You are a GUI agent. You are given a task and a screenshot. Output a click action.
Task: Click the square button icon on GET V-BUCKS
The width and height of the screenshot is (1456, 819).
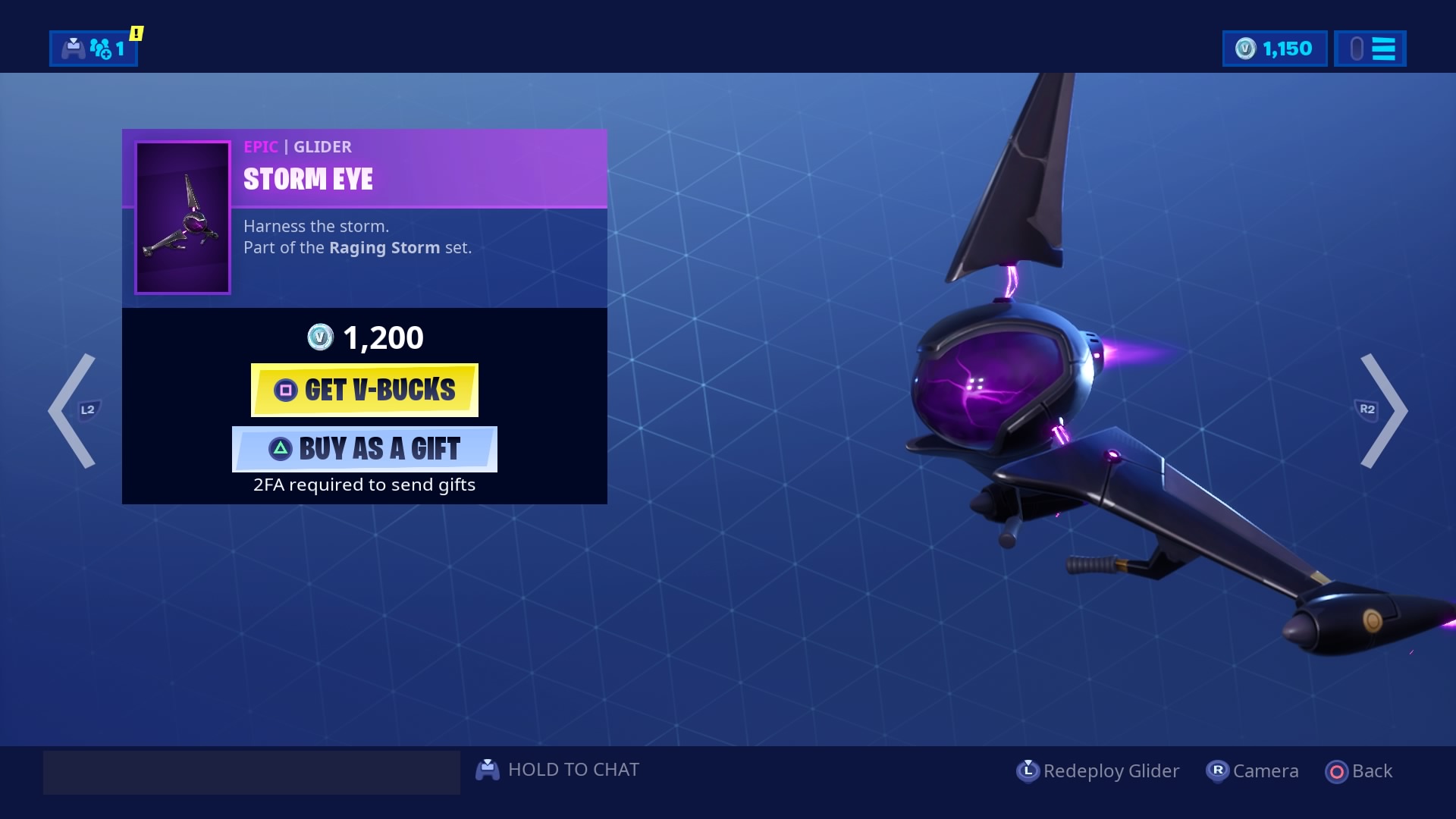pos(284,390)
